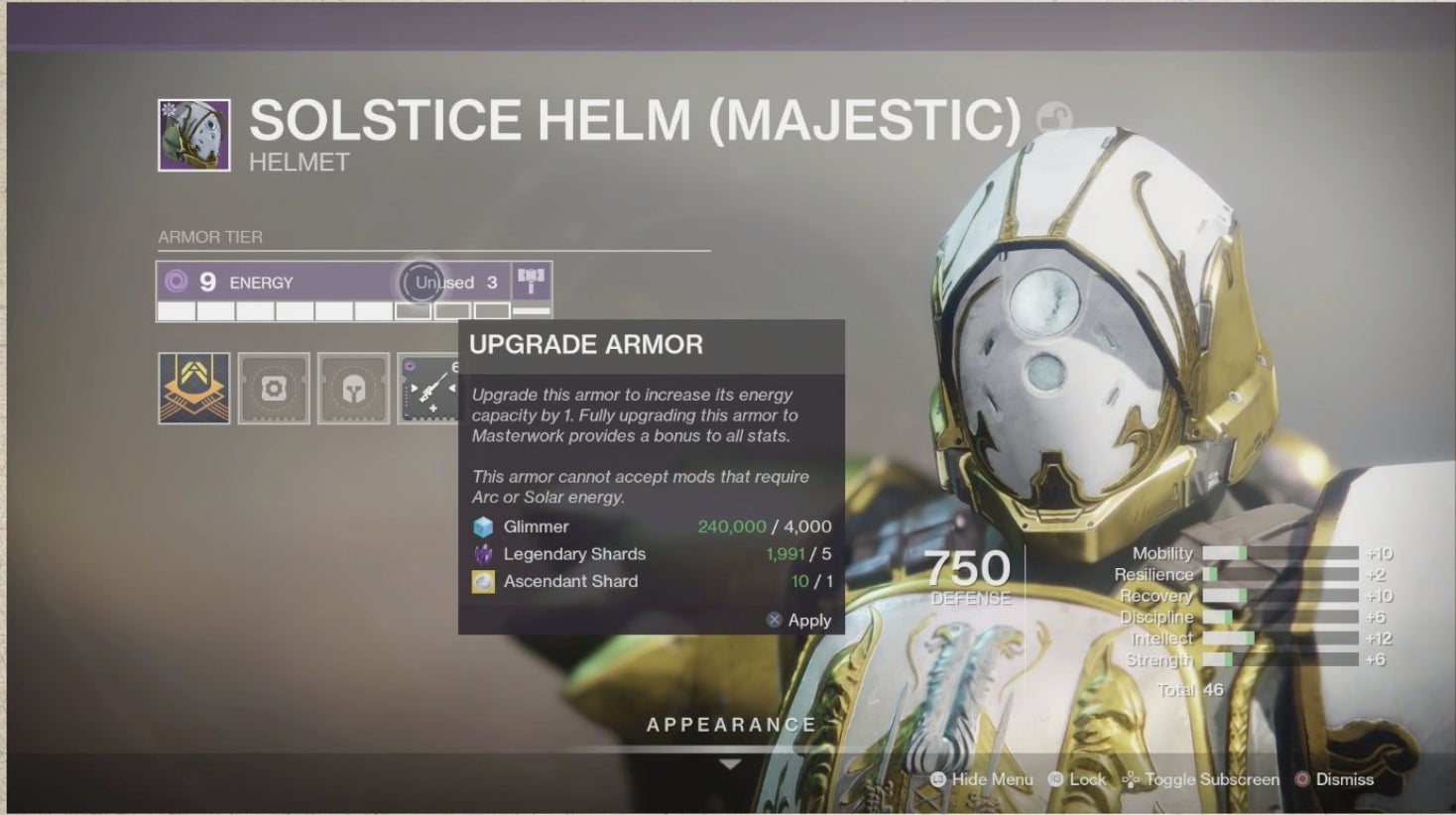
Task: Upgrade the next unused energy segment
Action: (x=414, y=311)
